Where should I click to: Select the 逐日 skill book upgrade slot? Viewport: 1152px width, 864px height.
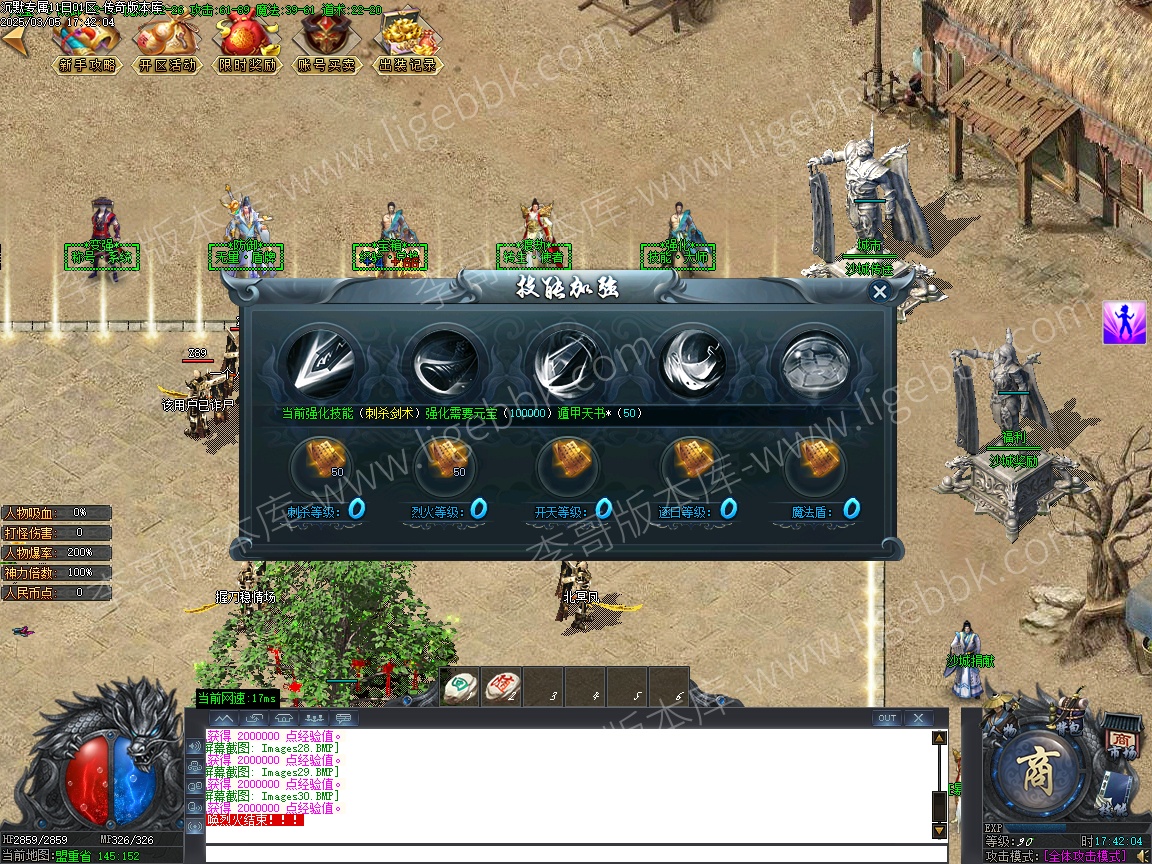point(692,462)
